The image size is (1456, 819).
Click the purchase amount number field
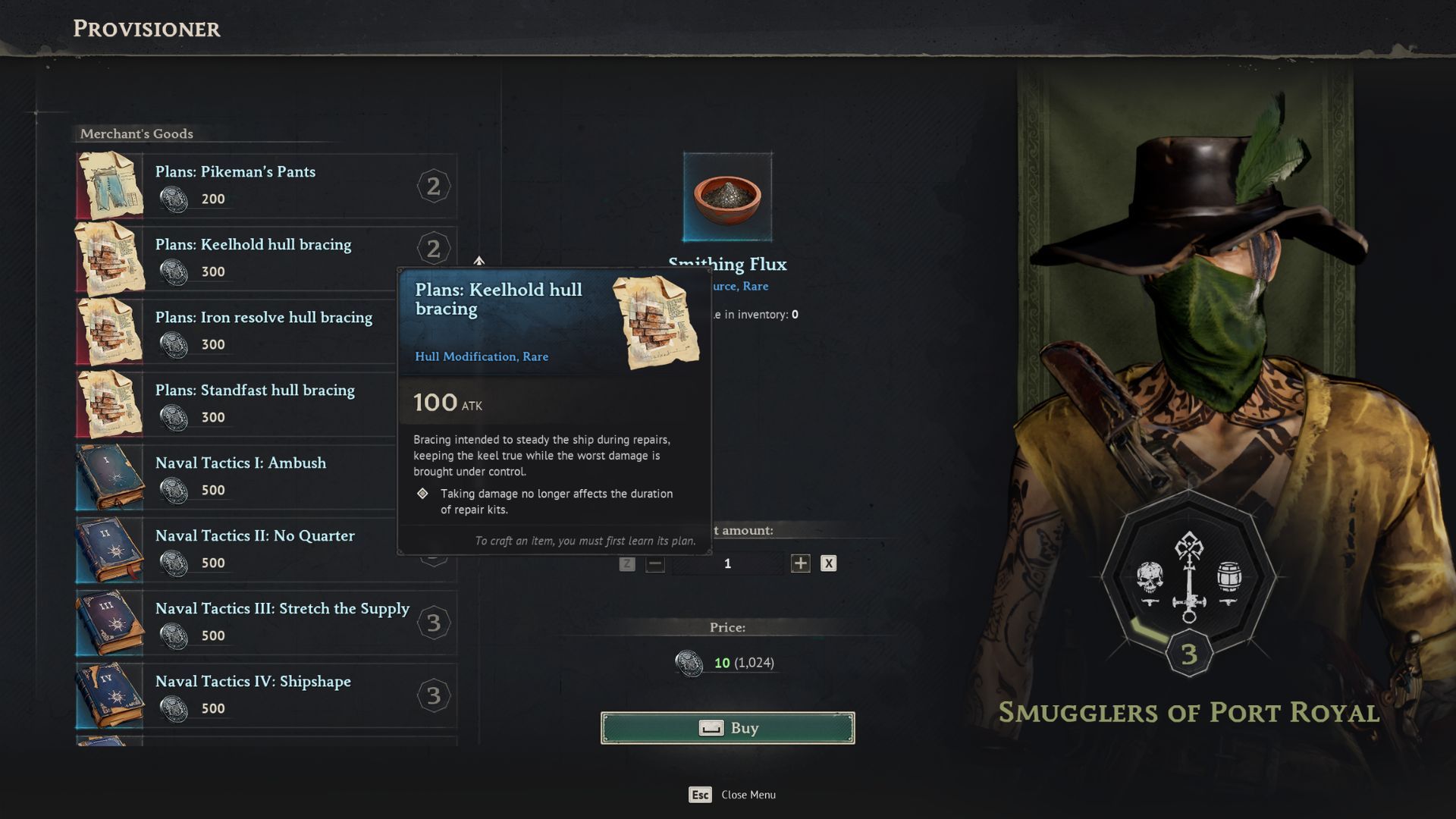(x=727, y=563)
